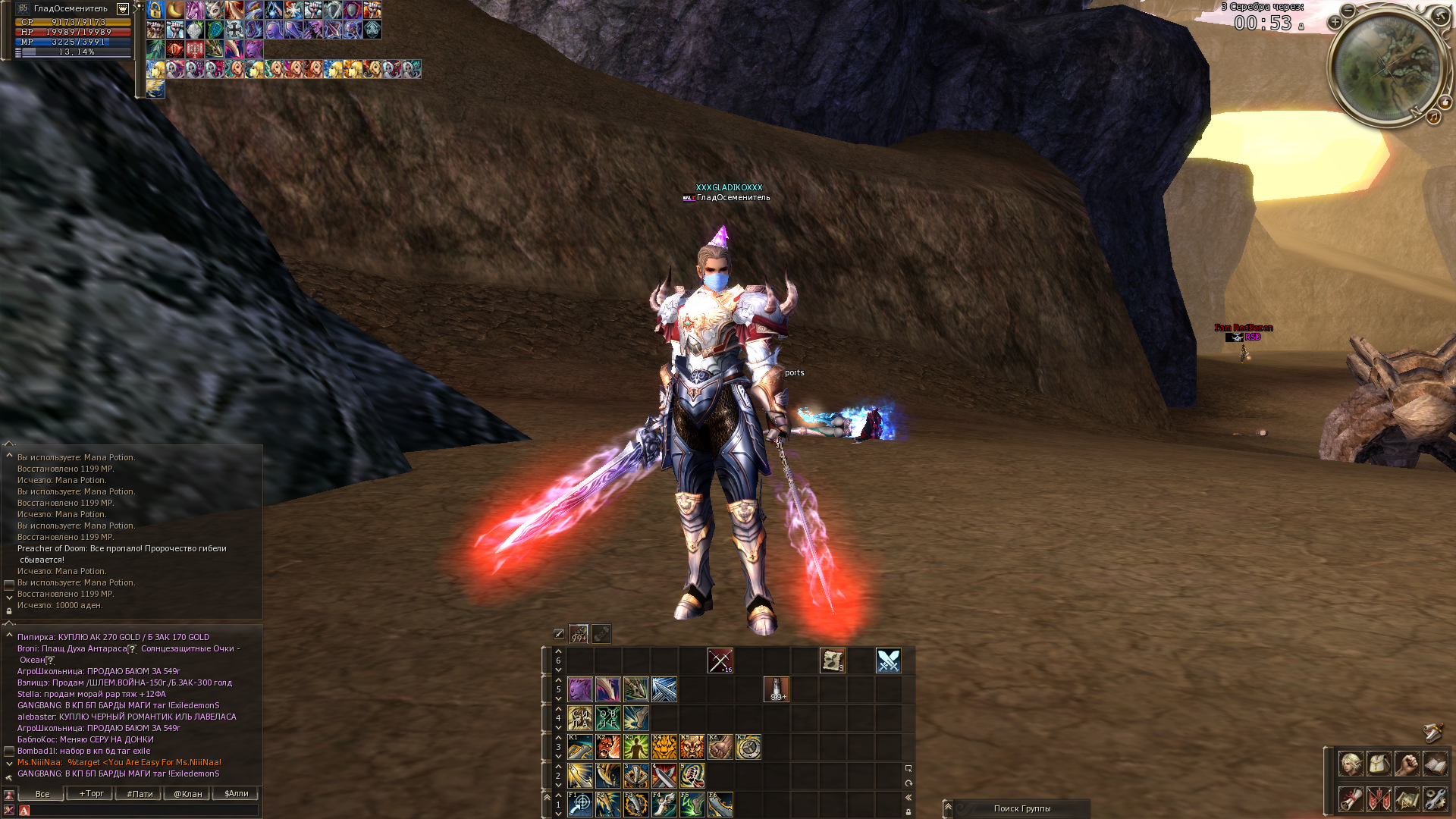
Task: Activate the K4 golden lion skill
Action: (x=664, y=747)
